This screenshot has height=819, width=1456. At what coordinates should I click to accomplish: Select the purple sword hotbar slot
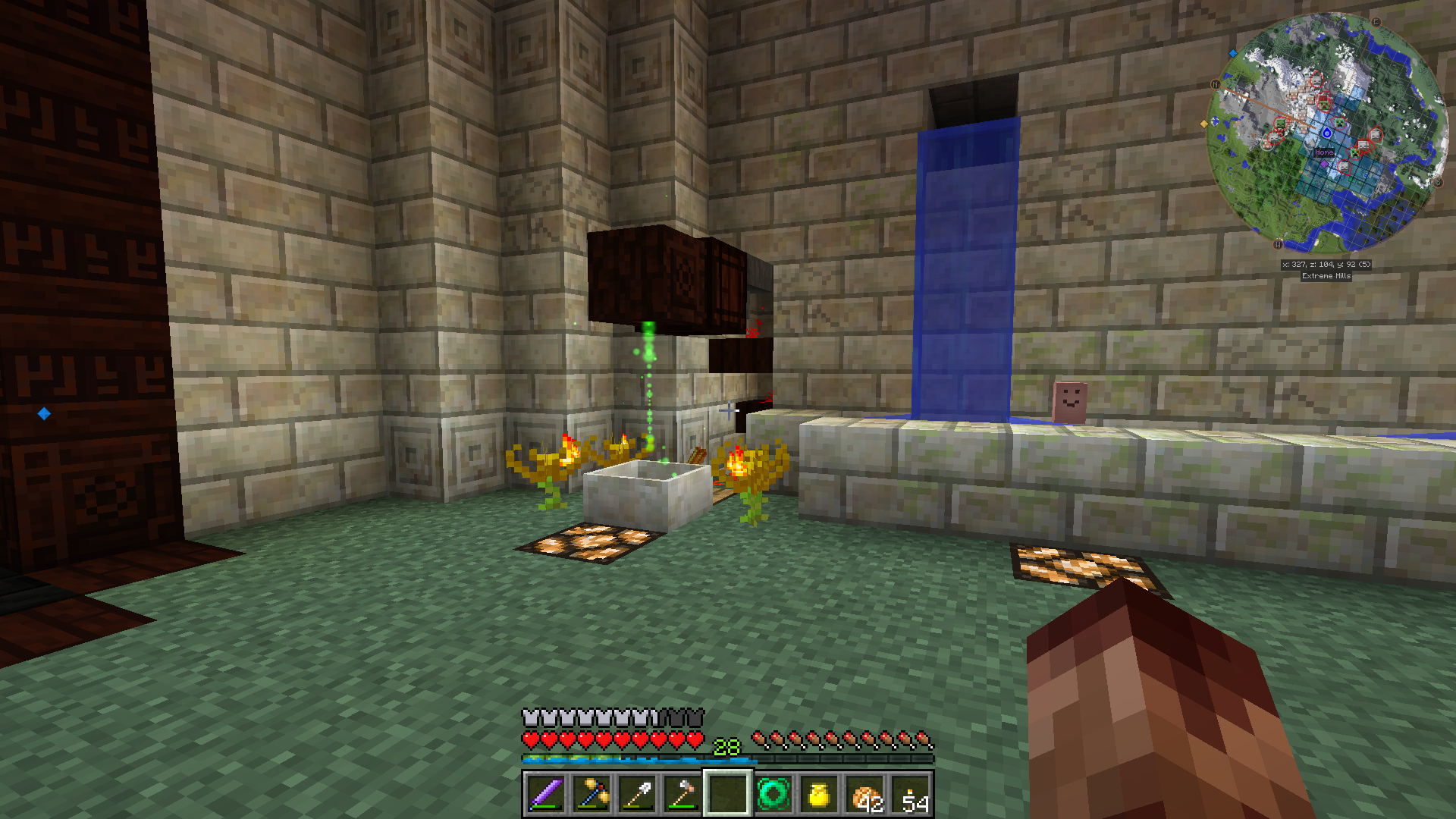pos(546,794)
